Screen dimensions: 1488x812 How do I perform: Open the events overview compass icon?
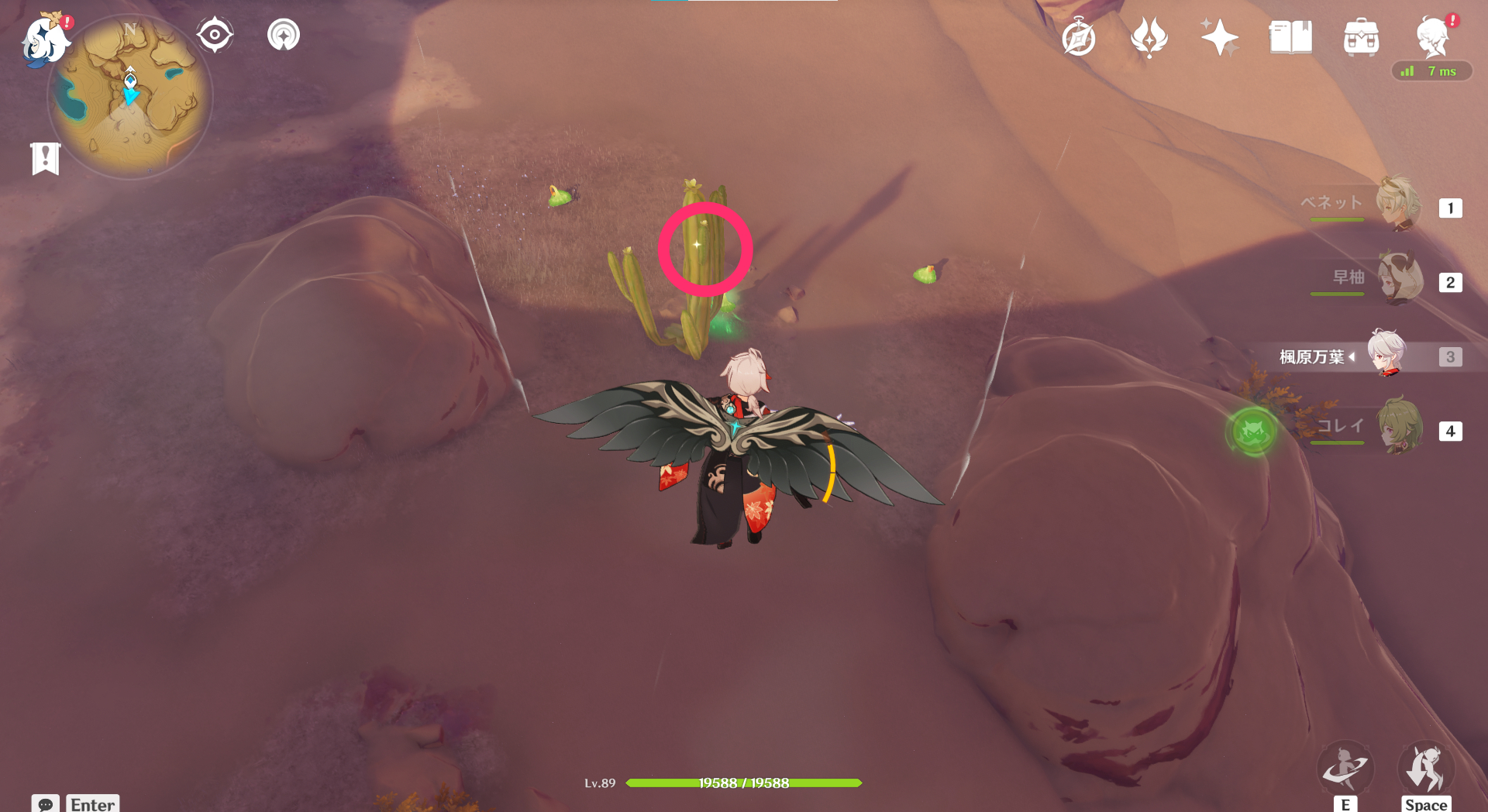[1077, 38]
